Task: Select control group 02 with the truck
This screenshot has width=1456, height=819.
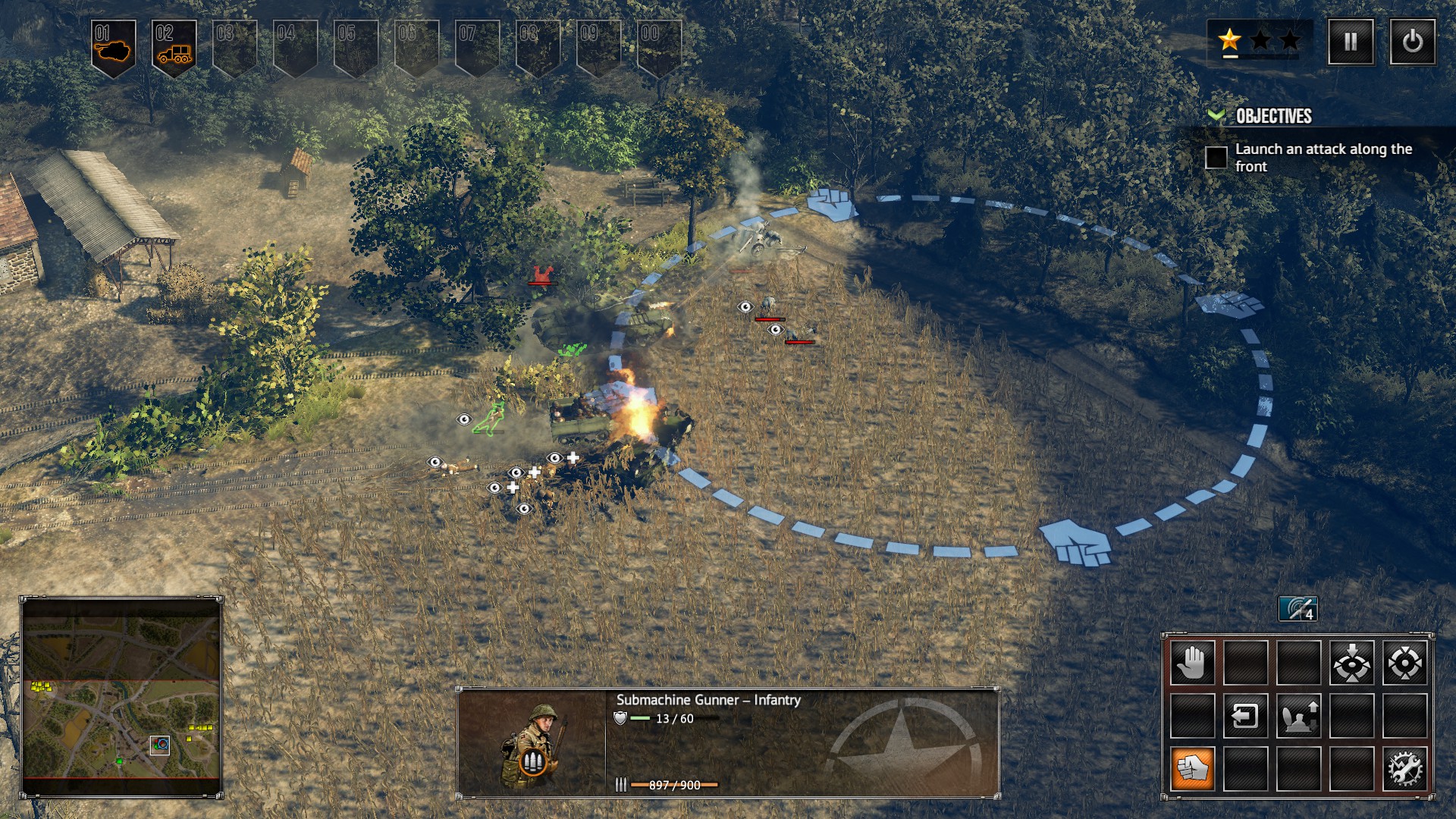Action: point(174,46)
